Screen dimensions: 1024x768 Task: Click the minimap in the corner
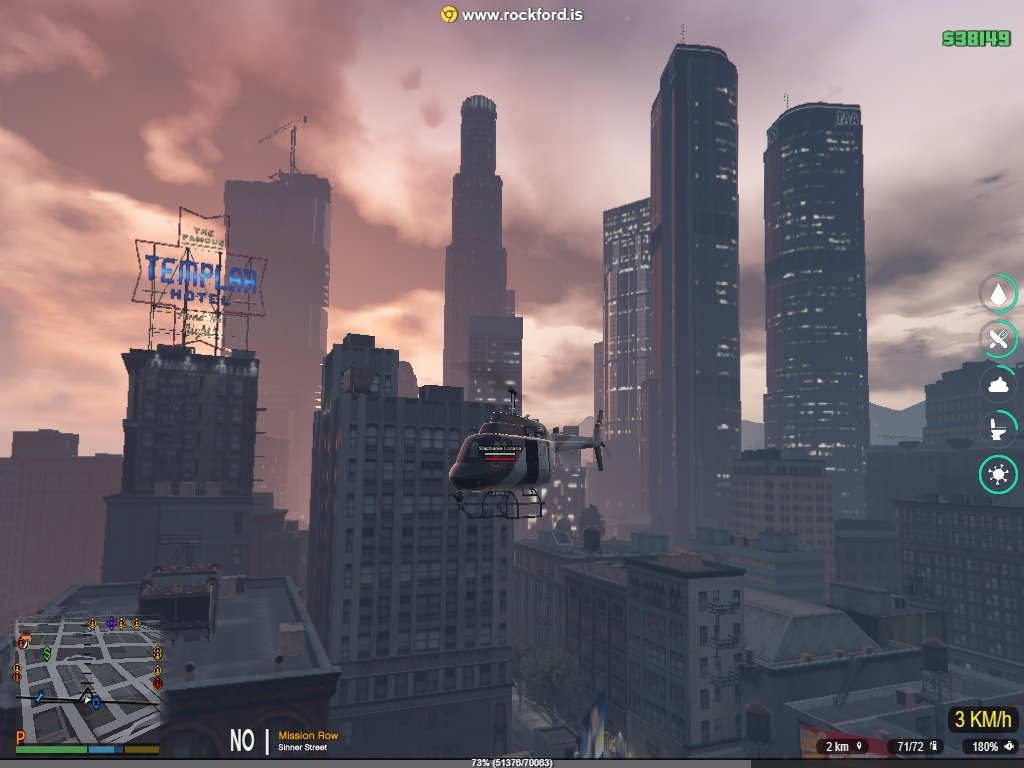click(x=87, y=680)
